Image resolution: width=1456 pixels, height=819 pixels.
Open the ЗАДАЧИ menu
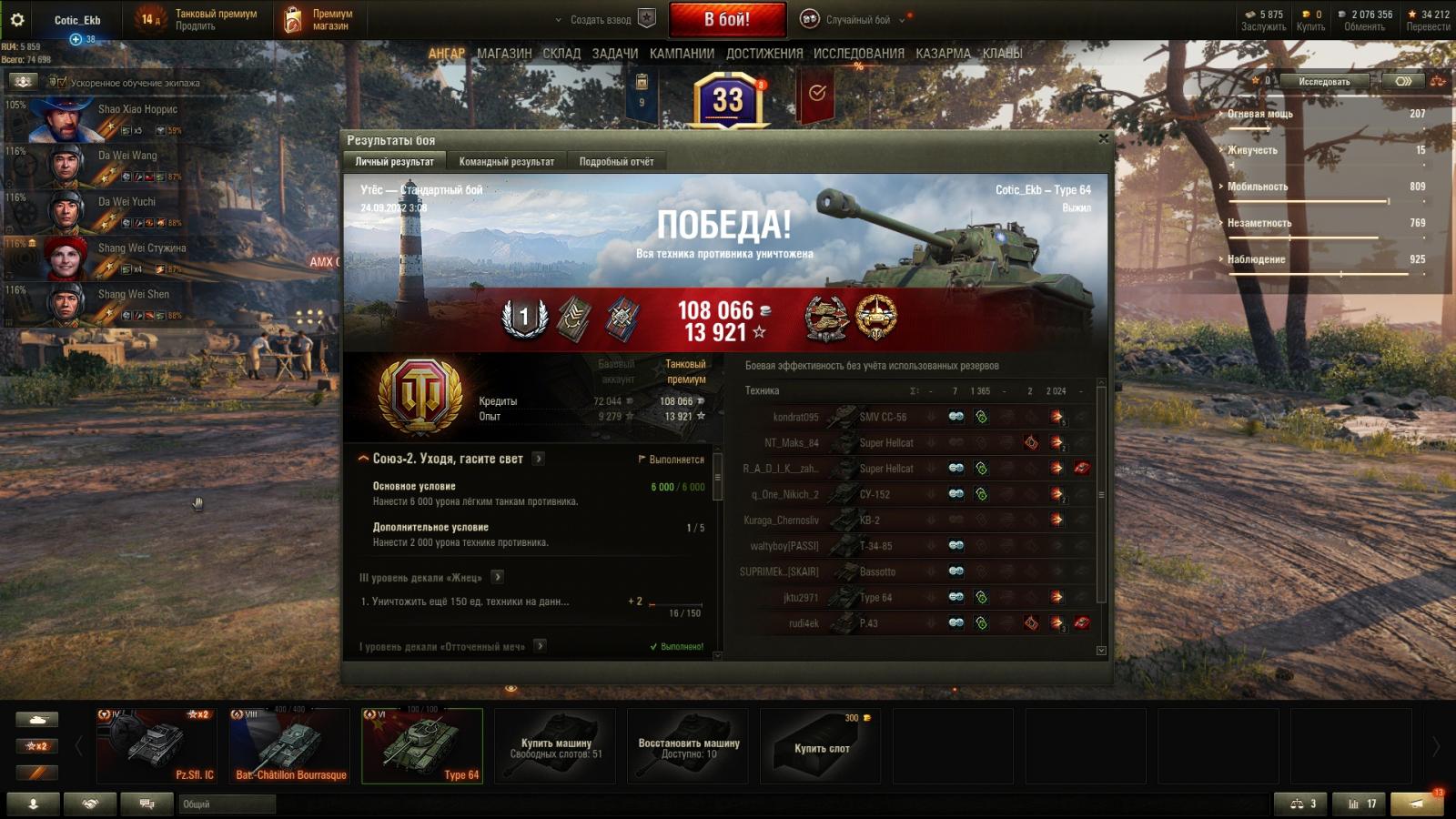click(x=614, y=54)
